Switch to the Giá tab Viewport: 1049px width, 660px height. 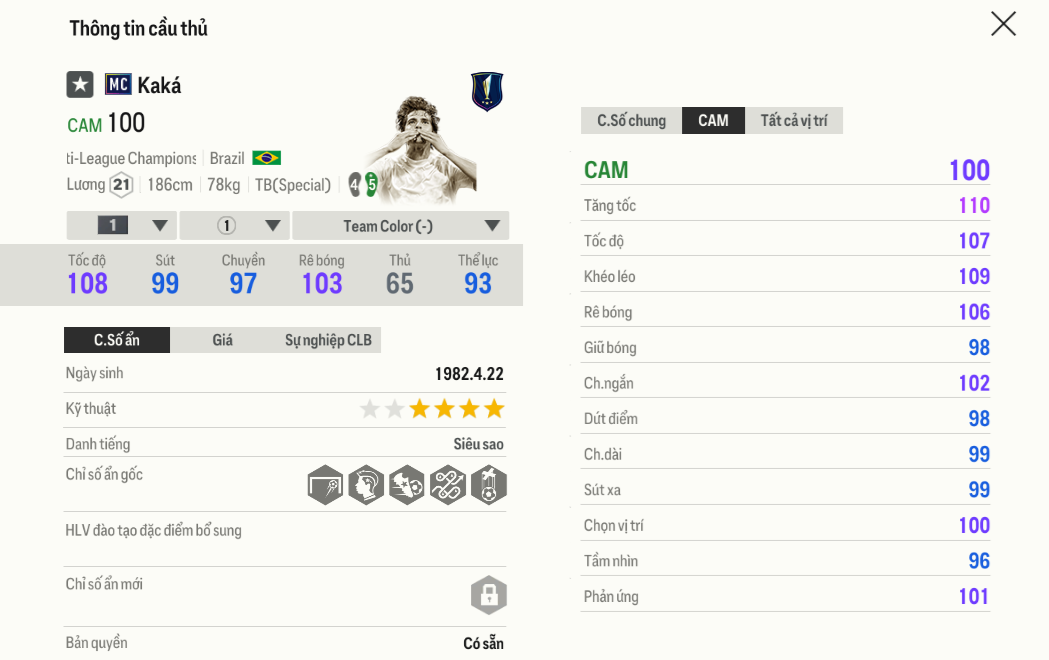[222, 340]
